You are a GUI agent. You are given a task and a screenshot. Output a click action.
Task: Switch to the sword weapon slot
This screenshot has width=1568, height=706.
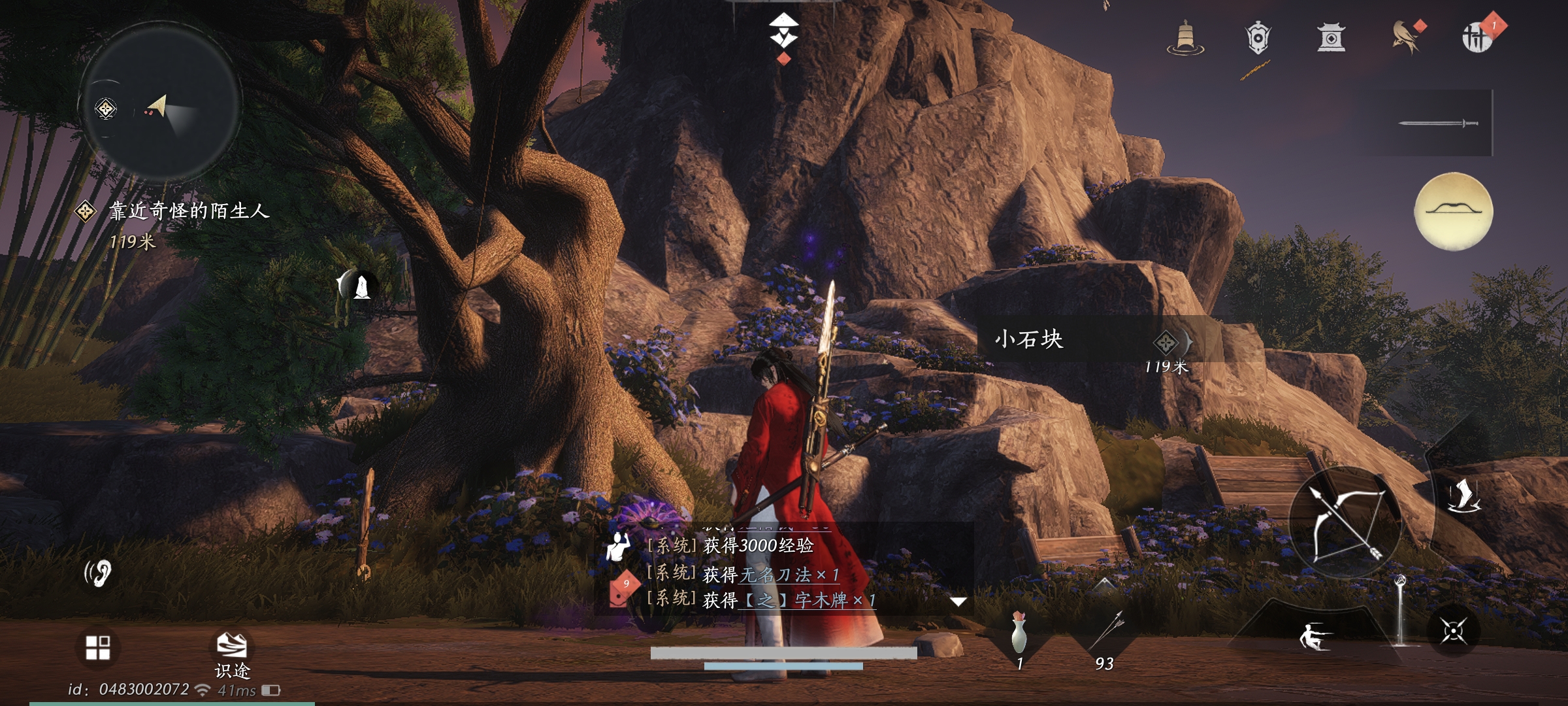(1437, 123)
